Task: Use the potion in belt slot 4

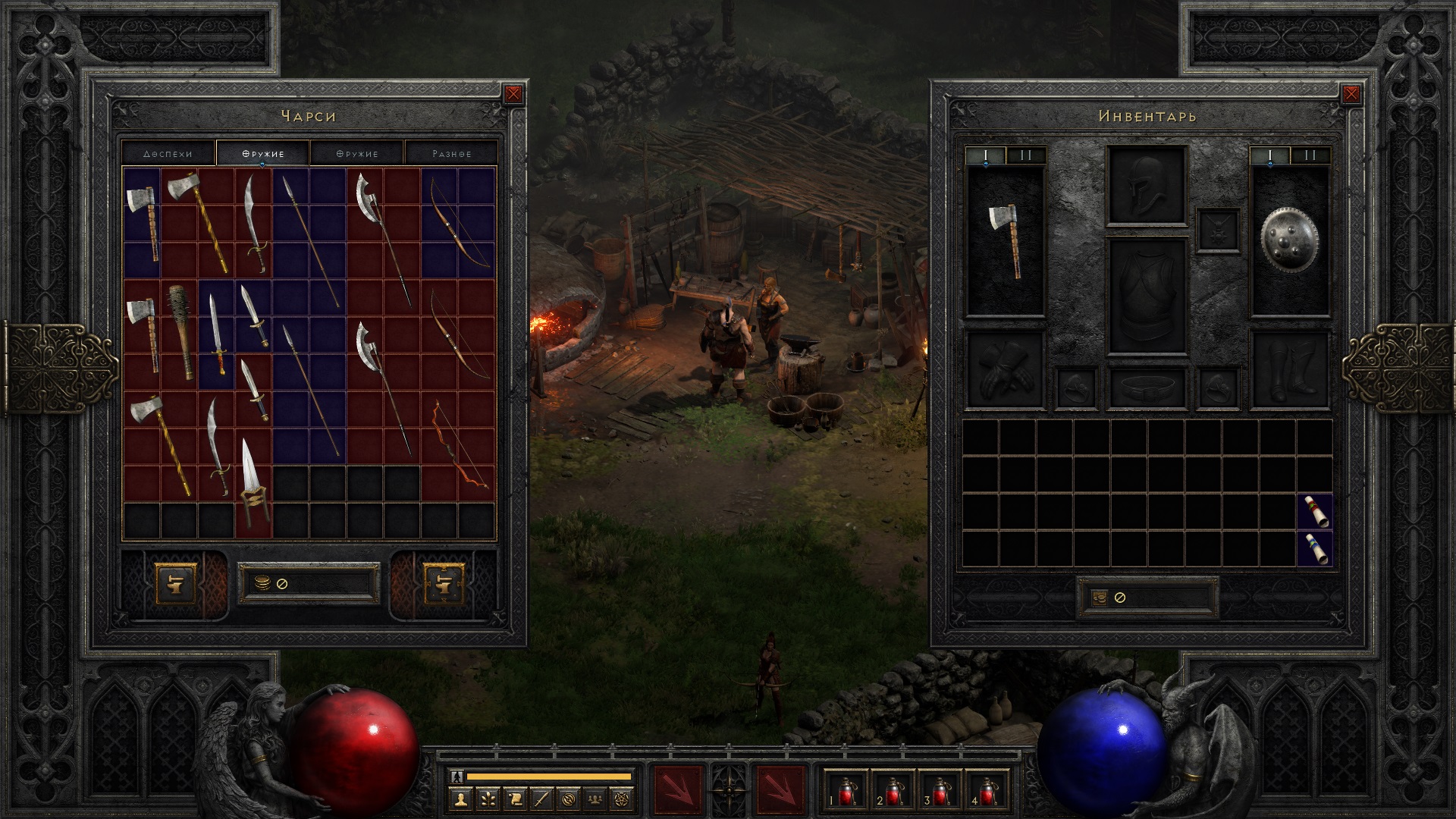Action: click(987, 791)
